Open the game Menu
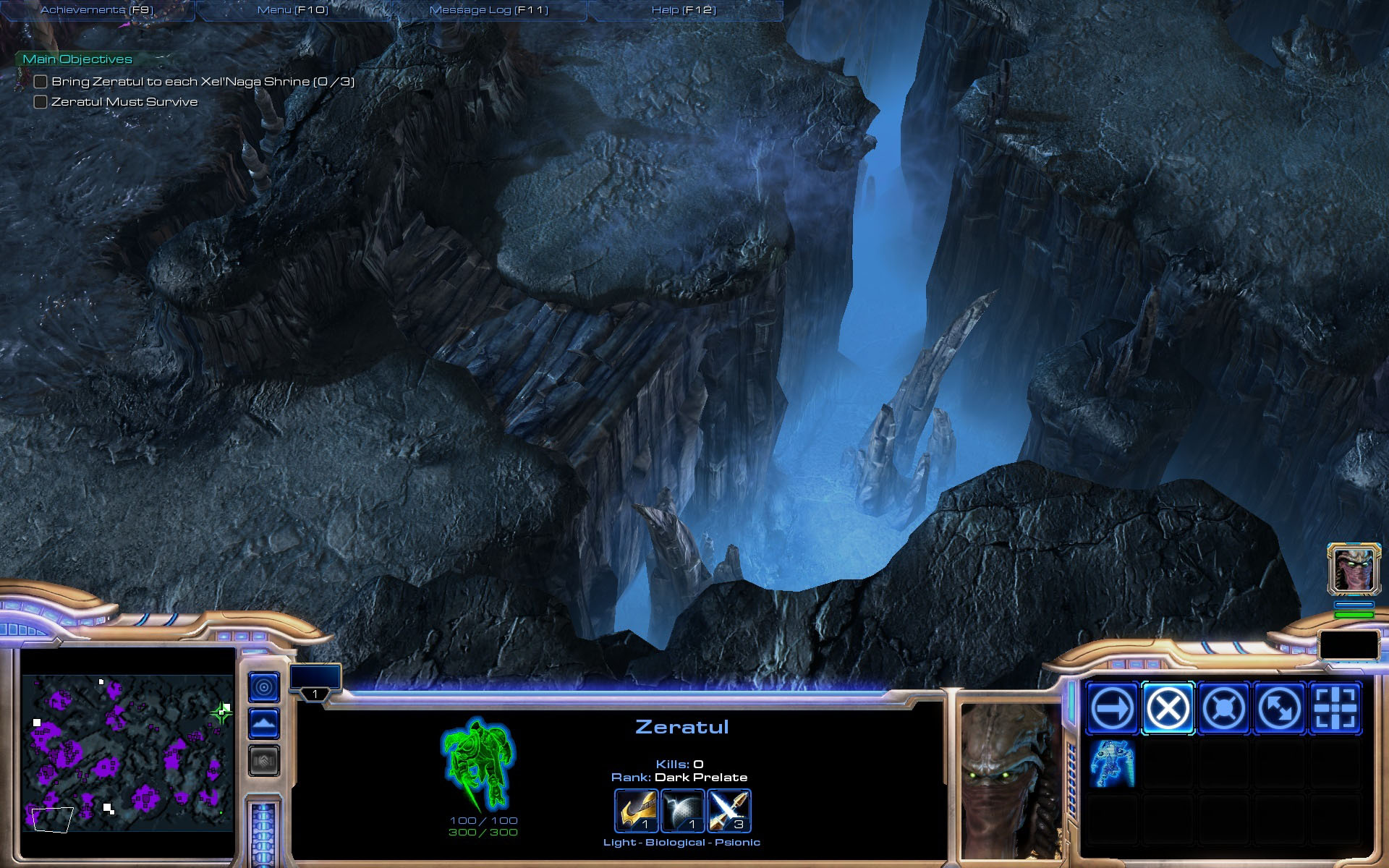This screenshot has height=868, width=1389. click(292, 10)
